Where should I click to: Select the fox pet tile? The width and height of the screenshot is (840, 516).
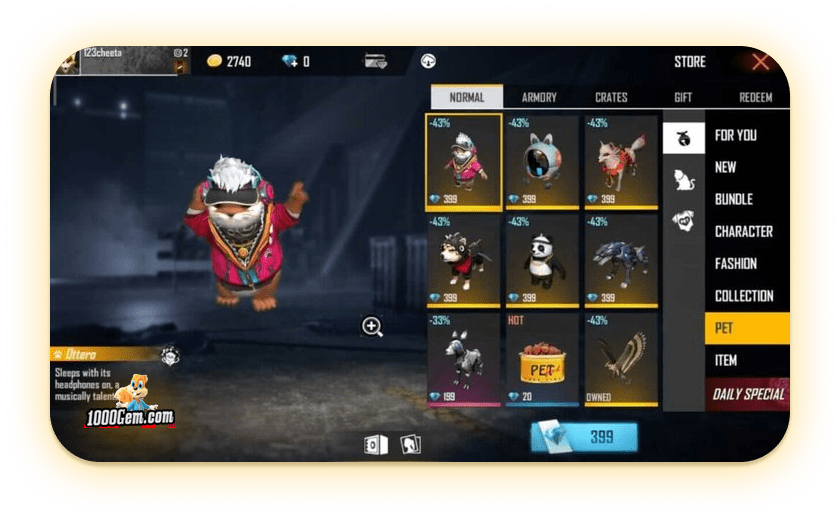(x=620, y=162)
